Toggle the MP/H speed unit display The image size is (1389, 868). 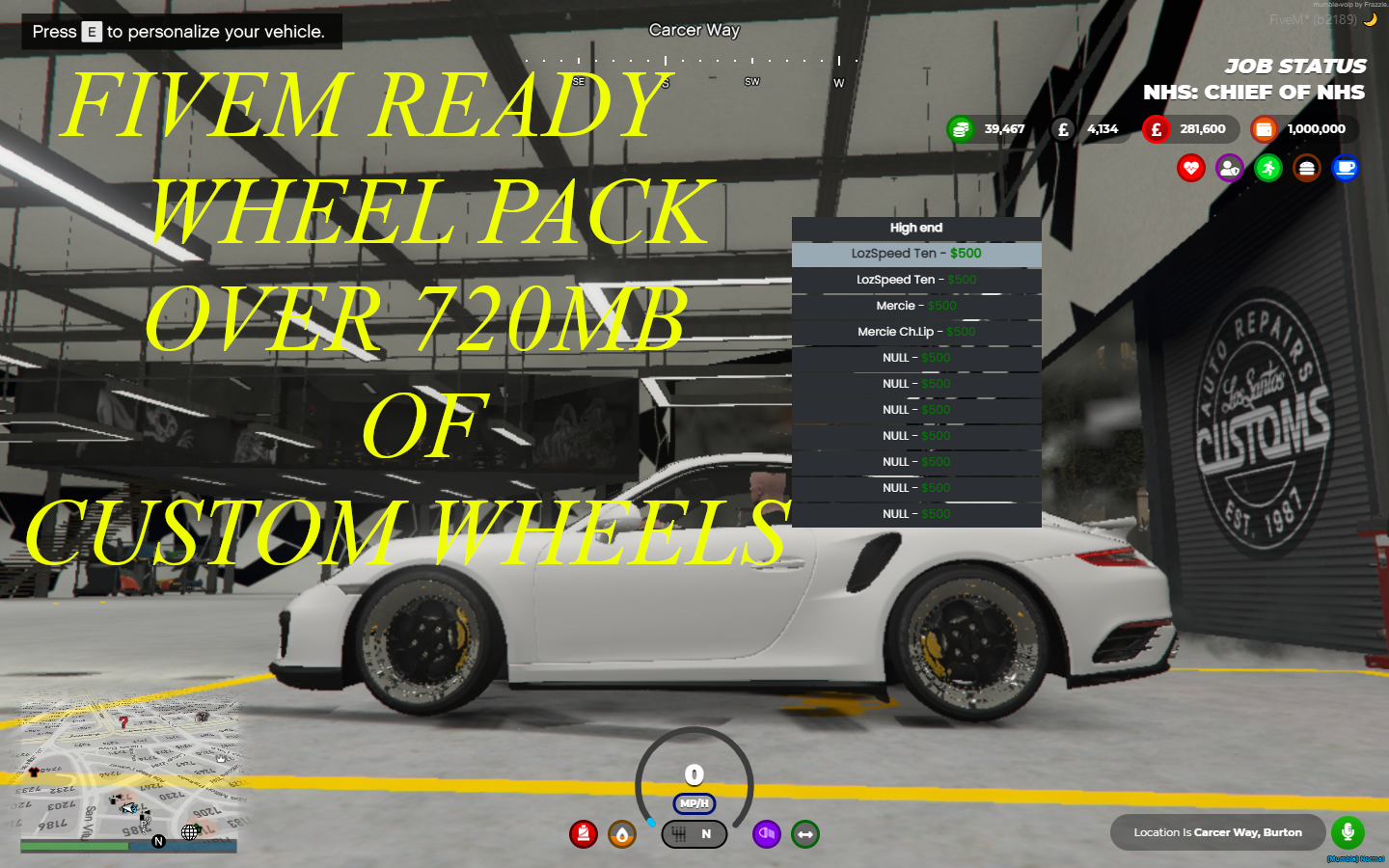694,801
